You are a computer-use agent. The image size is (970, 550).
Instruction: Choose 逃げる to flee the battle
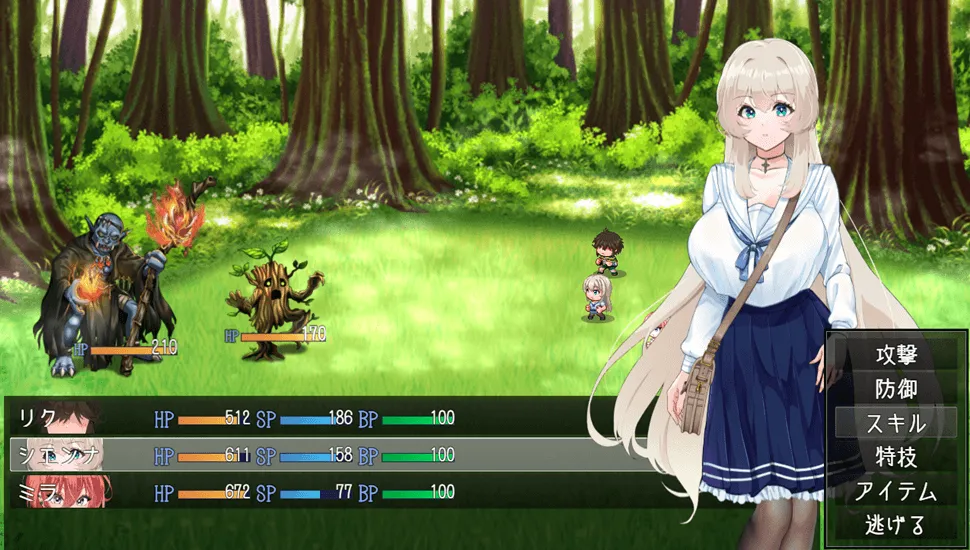895,524
